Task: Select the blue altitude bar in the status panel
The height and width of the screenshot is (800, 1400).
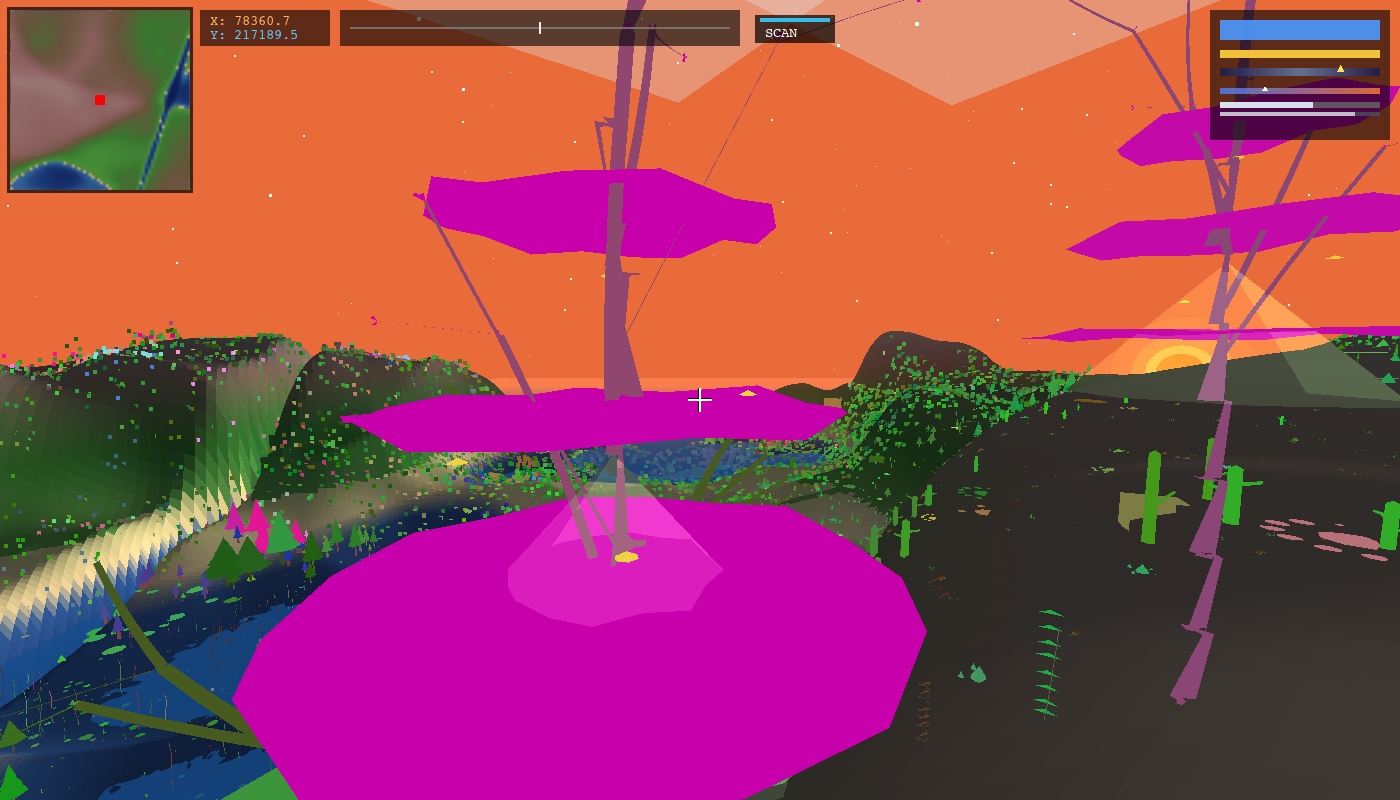Action: tap(1299, 30)
